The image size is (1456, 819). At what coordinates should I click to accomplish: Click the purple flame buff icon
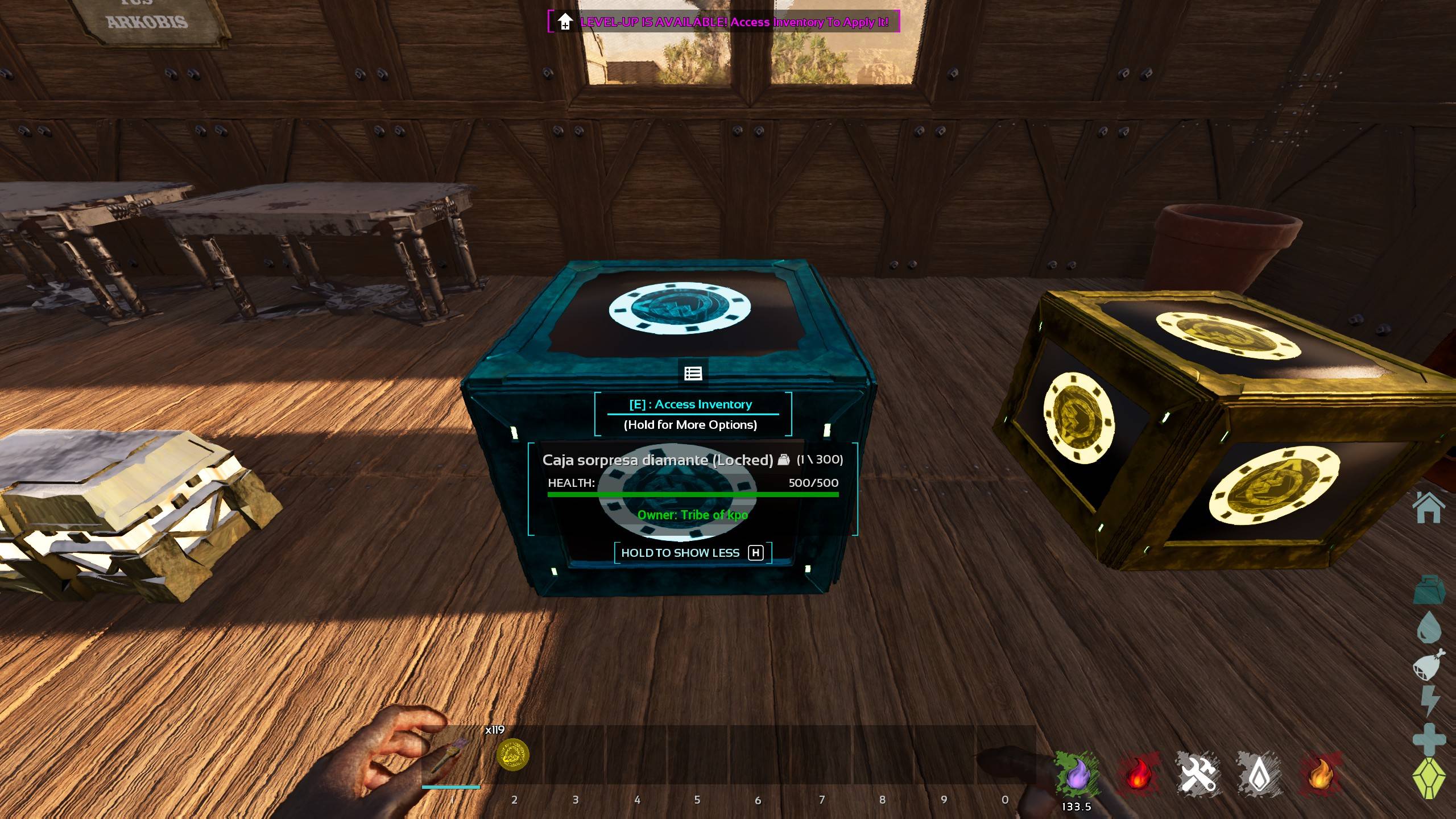[x=1076, y=775]
